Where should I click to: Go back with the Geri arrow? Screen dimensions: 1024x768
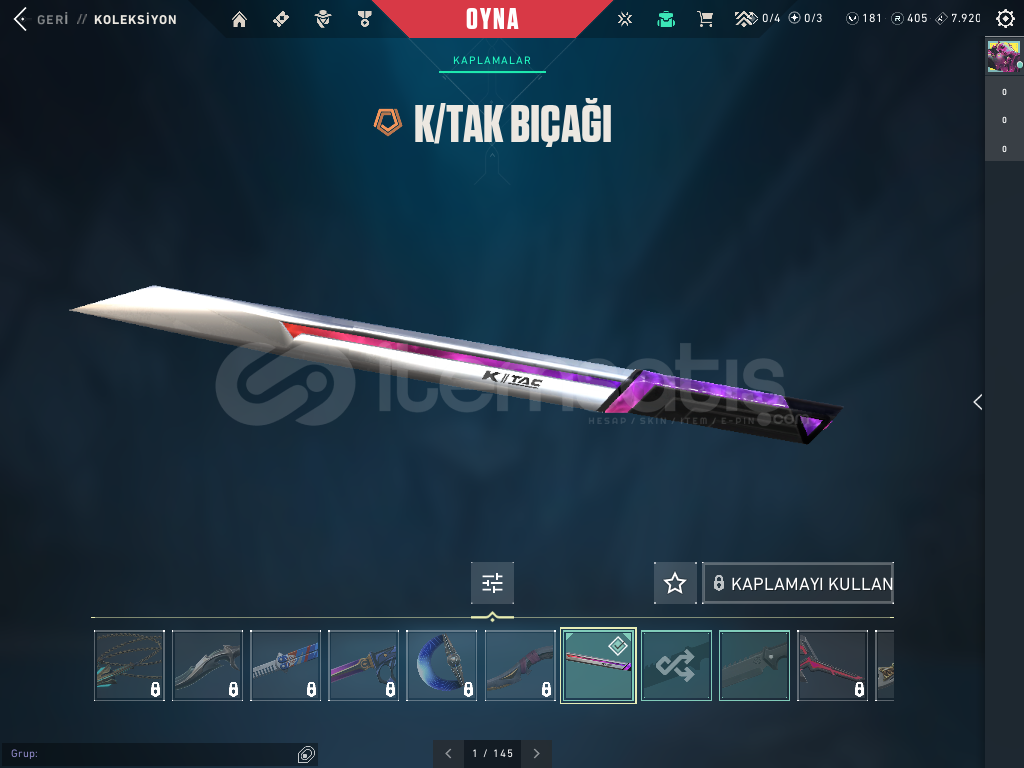click(20, 19)
